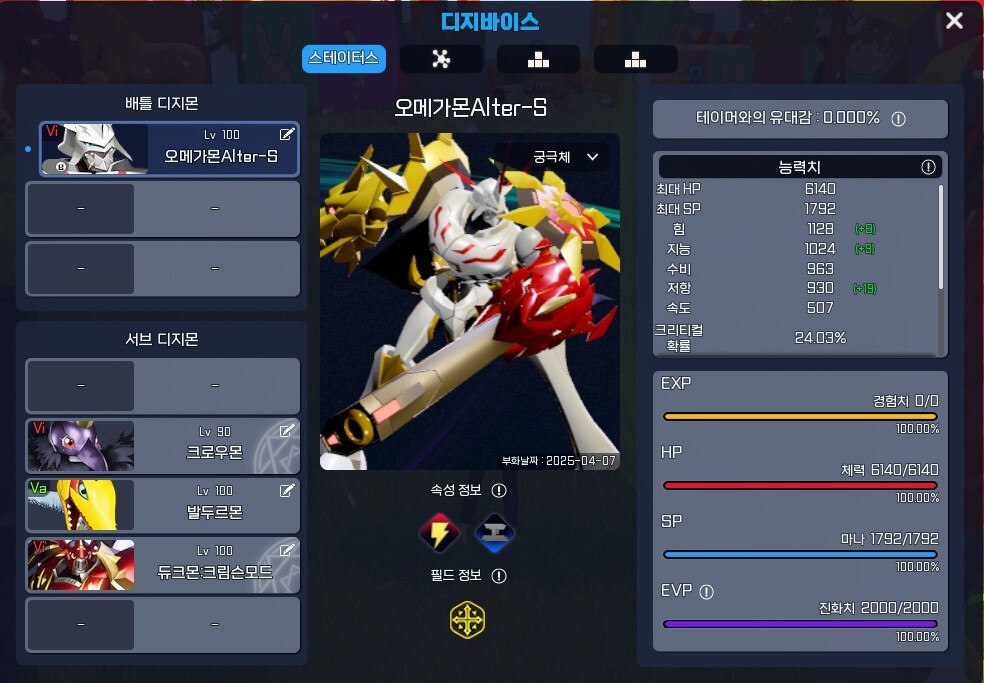
Task: Show the EVP info tooltip
Action: click(707, 591)
